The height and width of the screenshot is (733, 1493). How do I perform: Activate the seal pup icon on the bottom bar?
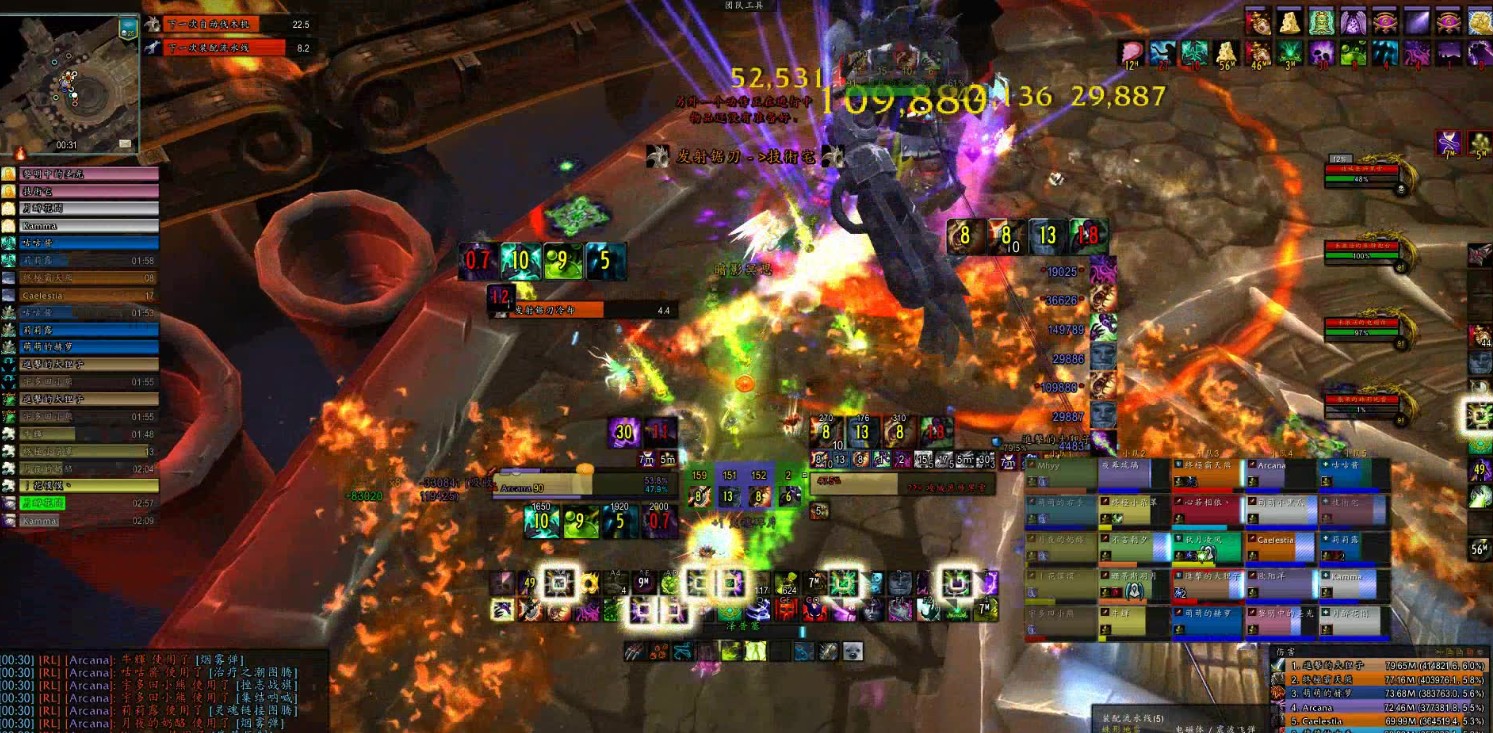pos(853,652)
